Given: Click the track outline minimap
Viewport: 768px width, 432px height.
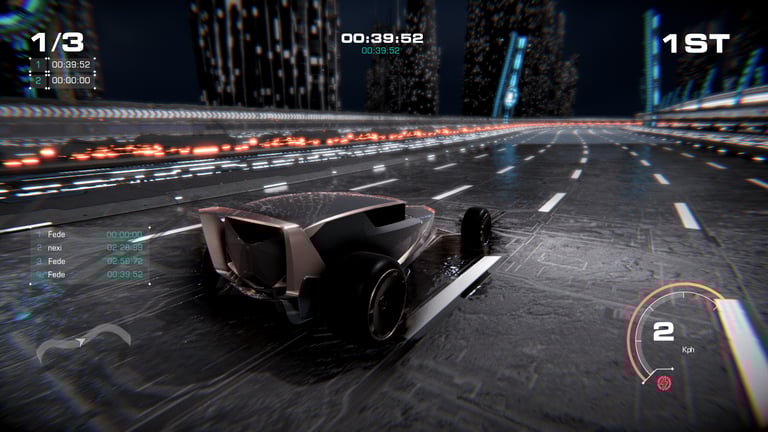Looking at the screenshot, I should pos(83,343).
